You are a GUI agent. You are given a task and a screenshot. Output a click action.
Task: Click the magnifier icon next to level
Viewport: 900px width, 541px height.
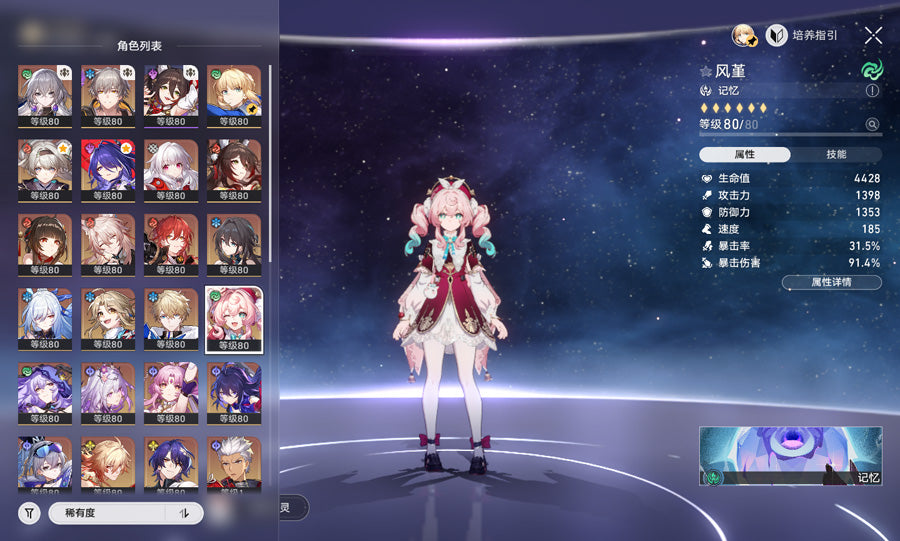click(872, 125)
